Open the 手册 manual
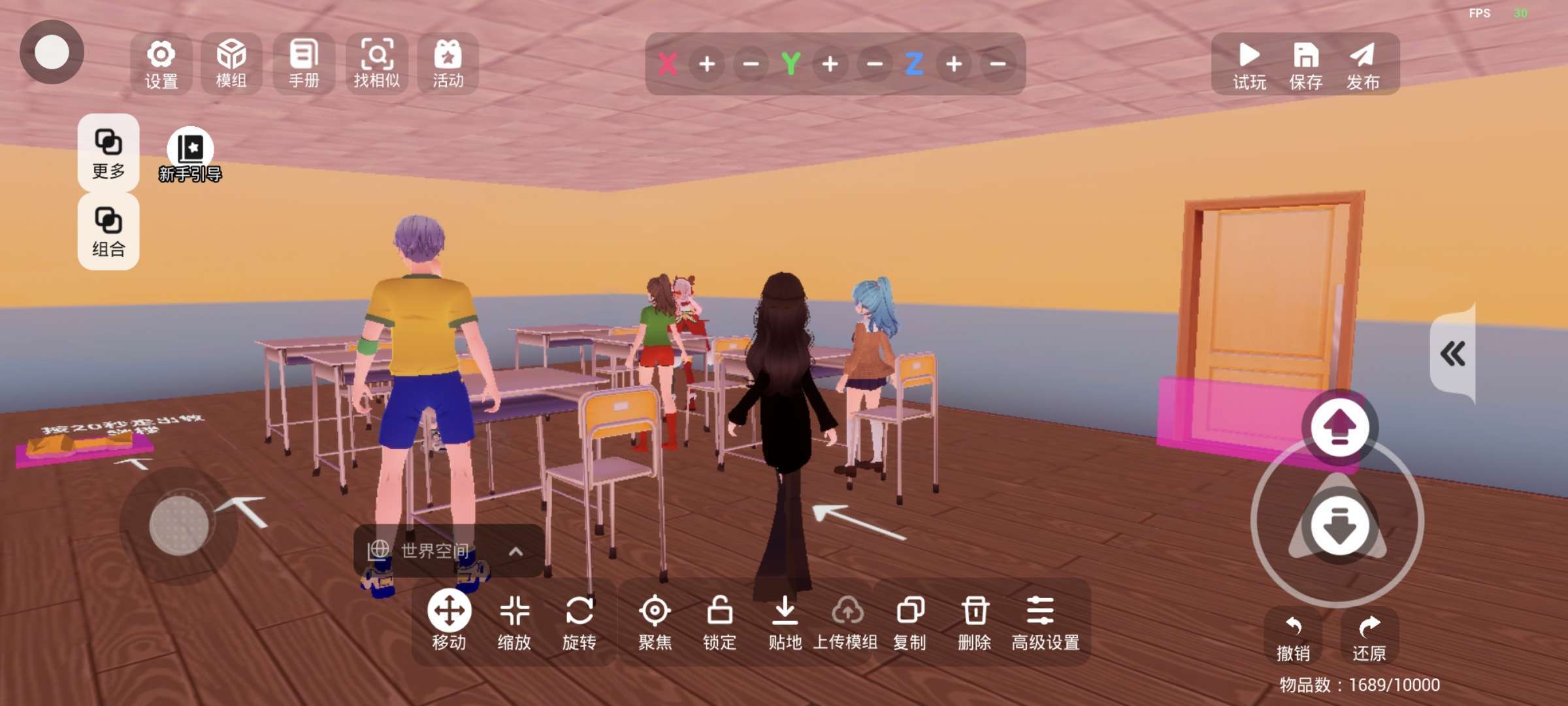Image resolution: width=1568 pixels, height=706 pixels. [x=304, y=64]
